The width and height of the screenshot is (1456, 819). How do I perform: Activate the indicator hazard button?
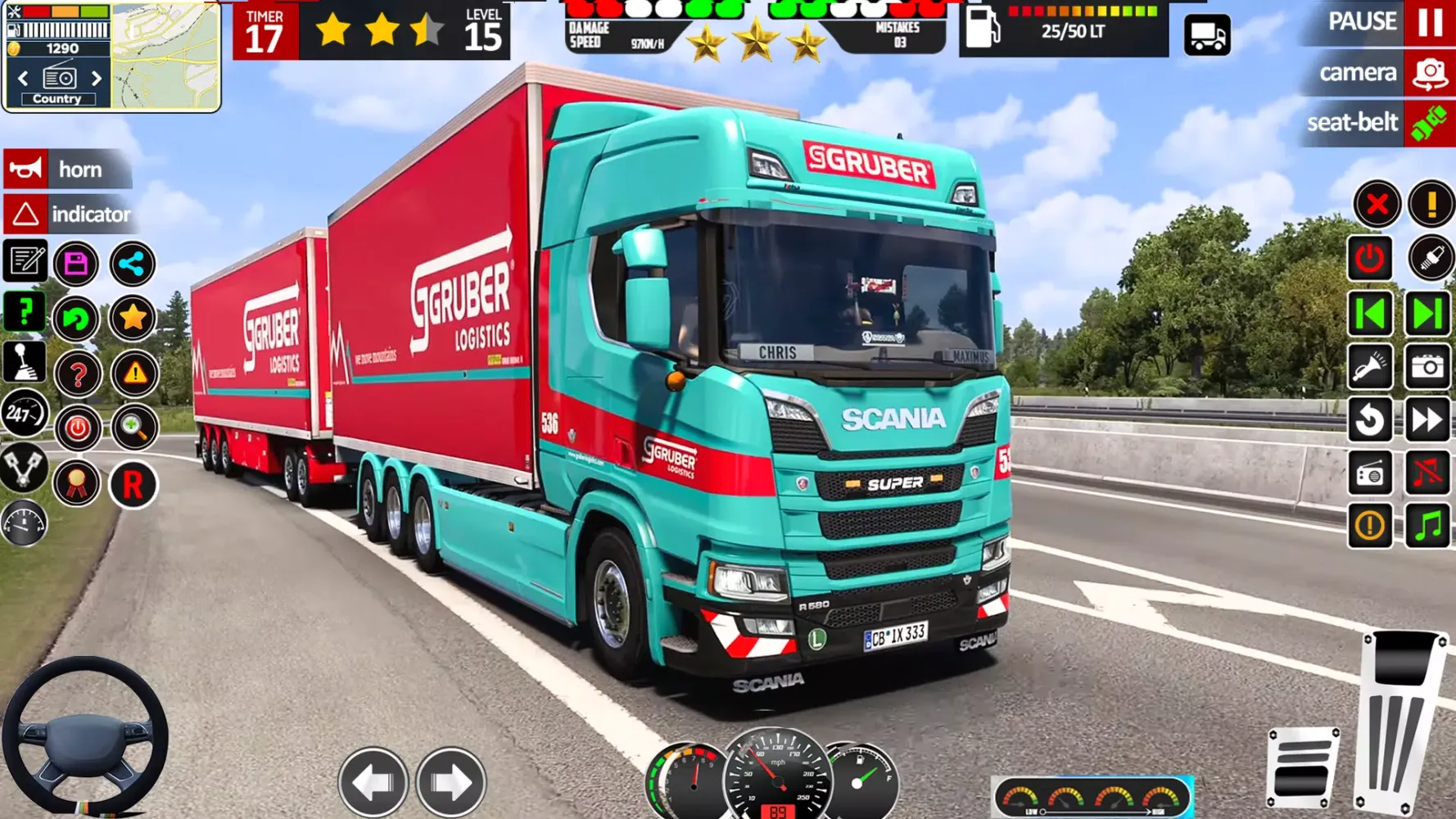tap(67, 215)
